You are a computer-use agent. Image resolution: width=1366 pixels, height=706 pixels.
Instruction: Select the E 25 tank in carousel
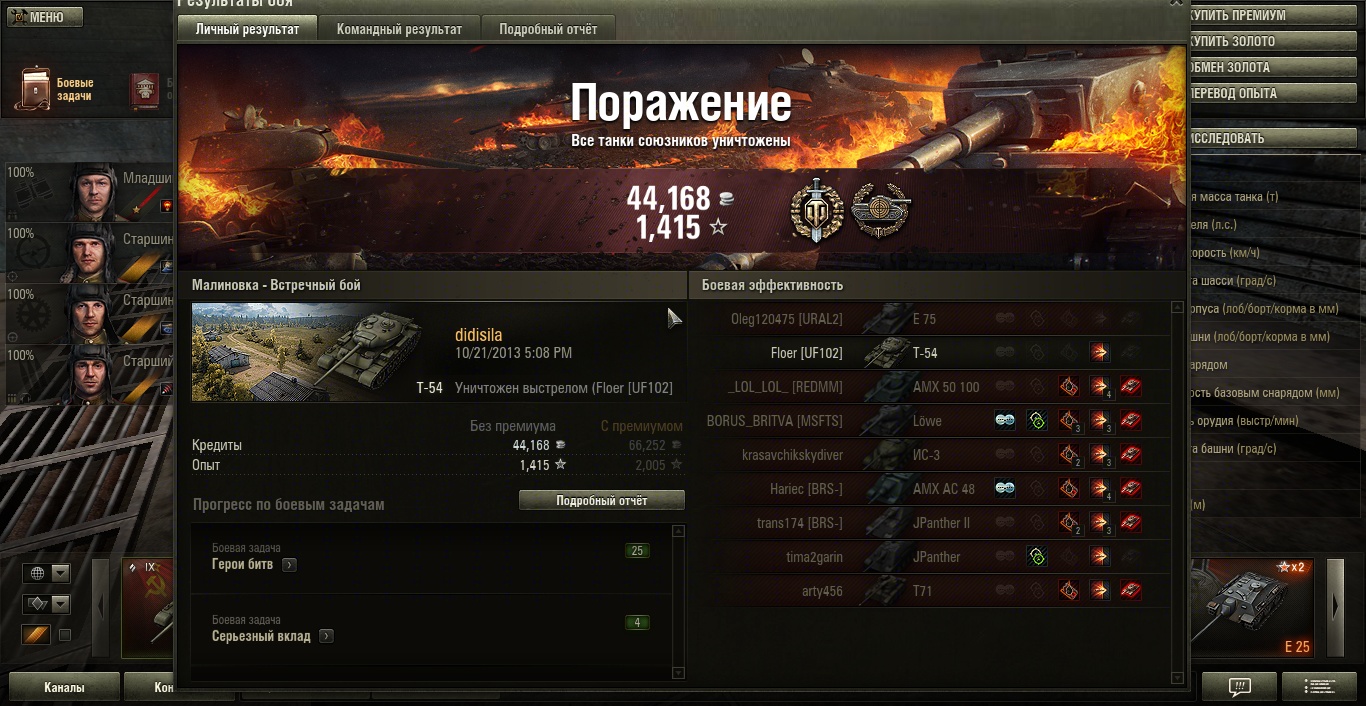click(x=1255, y=608)
